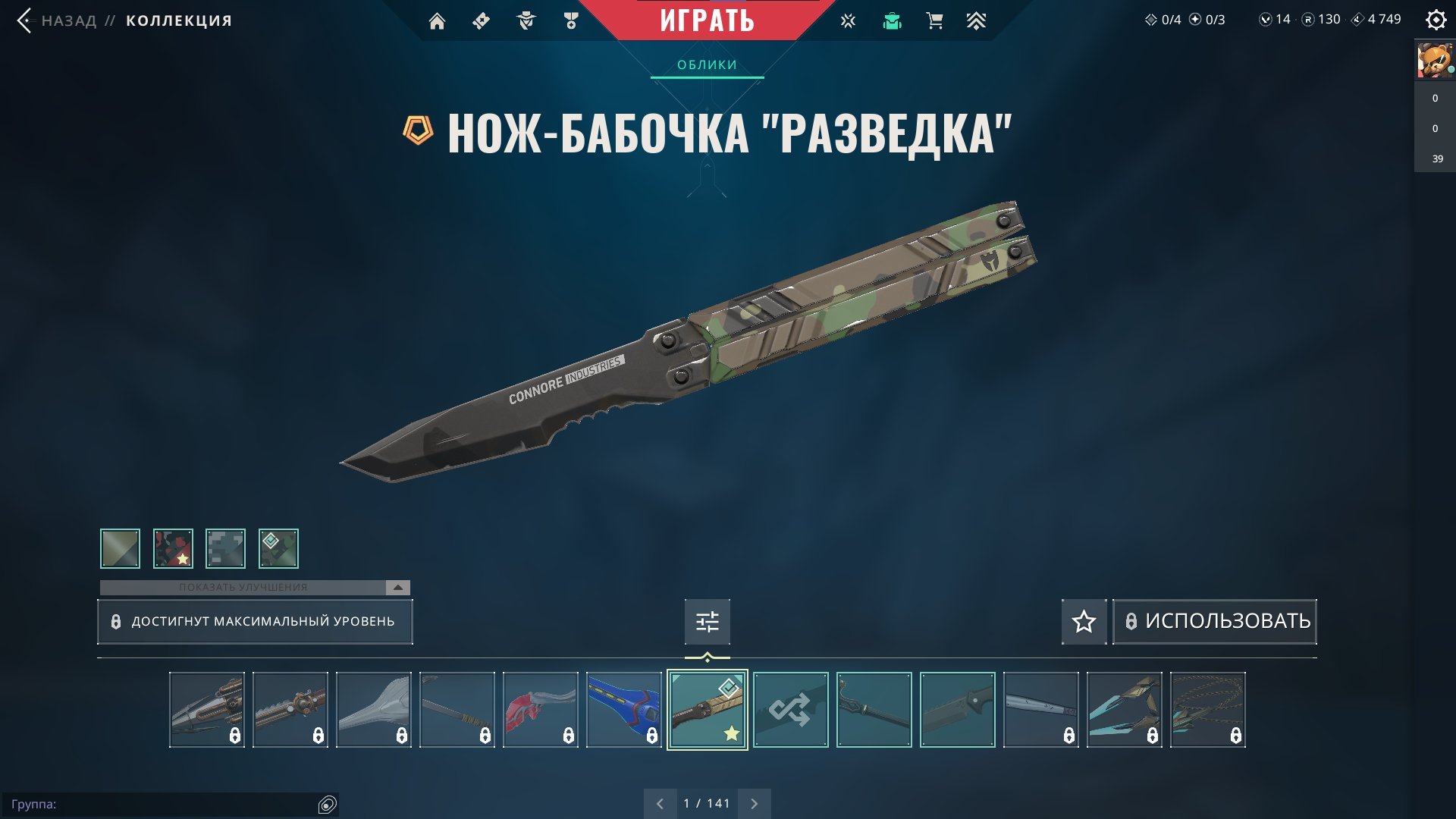Select the ОБЛИКИ tab

point(707,65)
